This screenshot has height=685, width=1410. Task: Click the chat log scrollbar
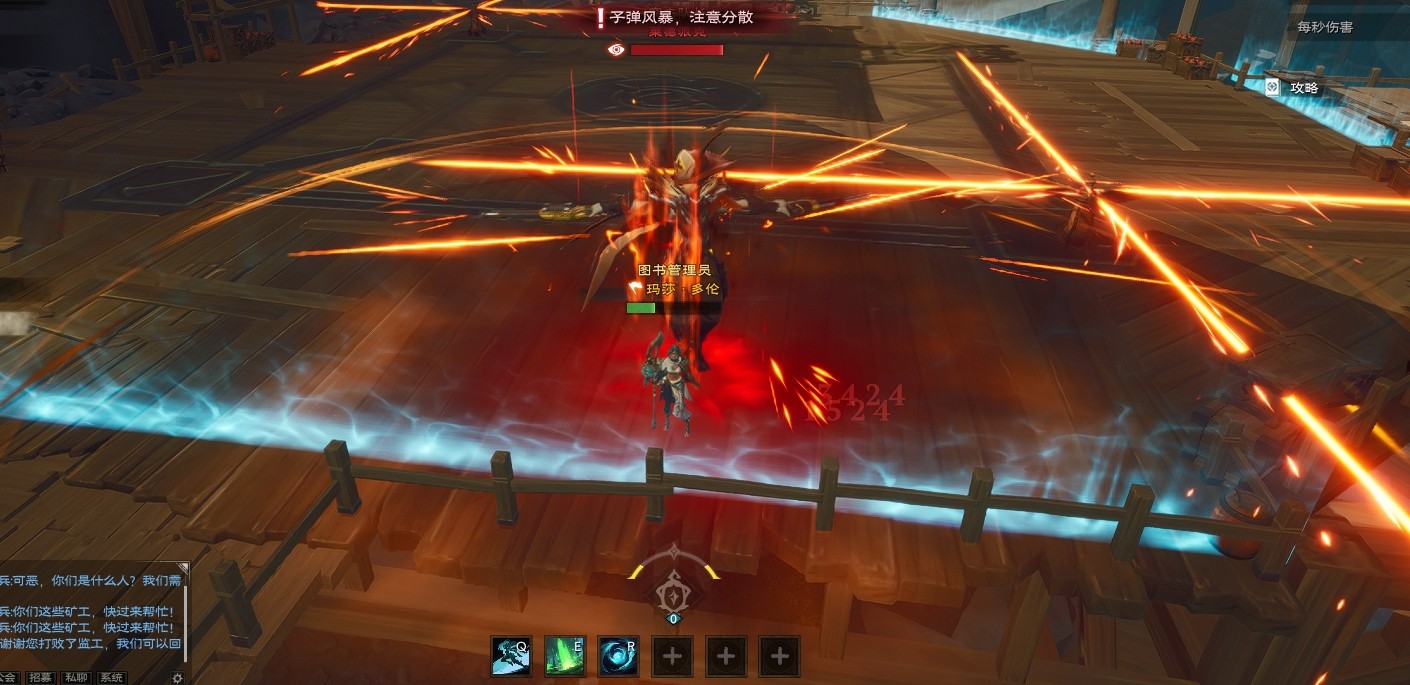coord(186,620)
